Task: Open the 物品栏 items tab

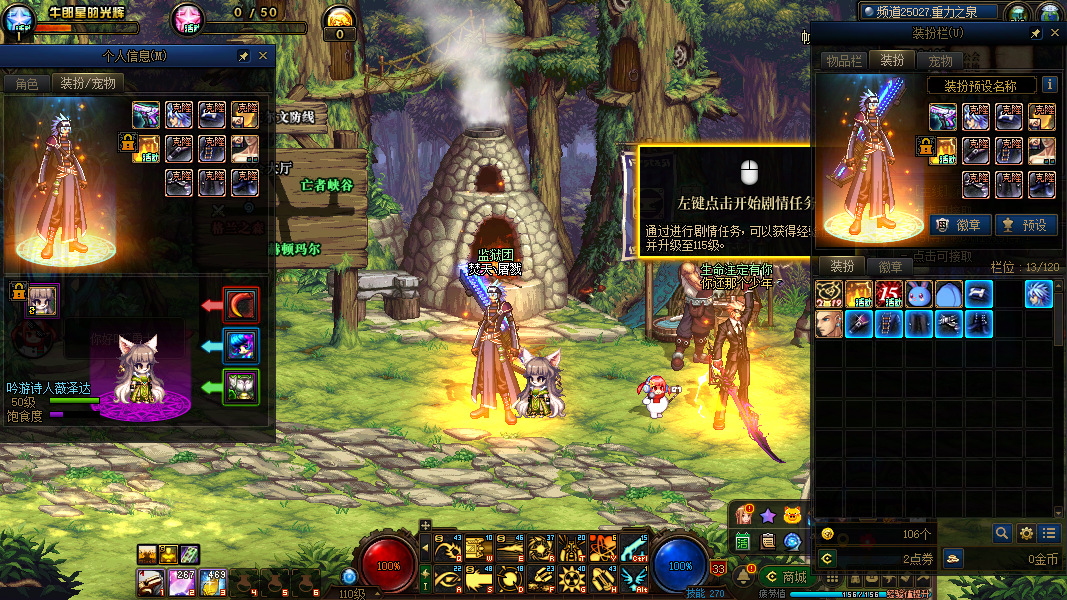Action: click(843, 61)
